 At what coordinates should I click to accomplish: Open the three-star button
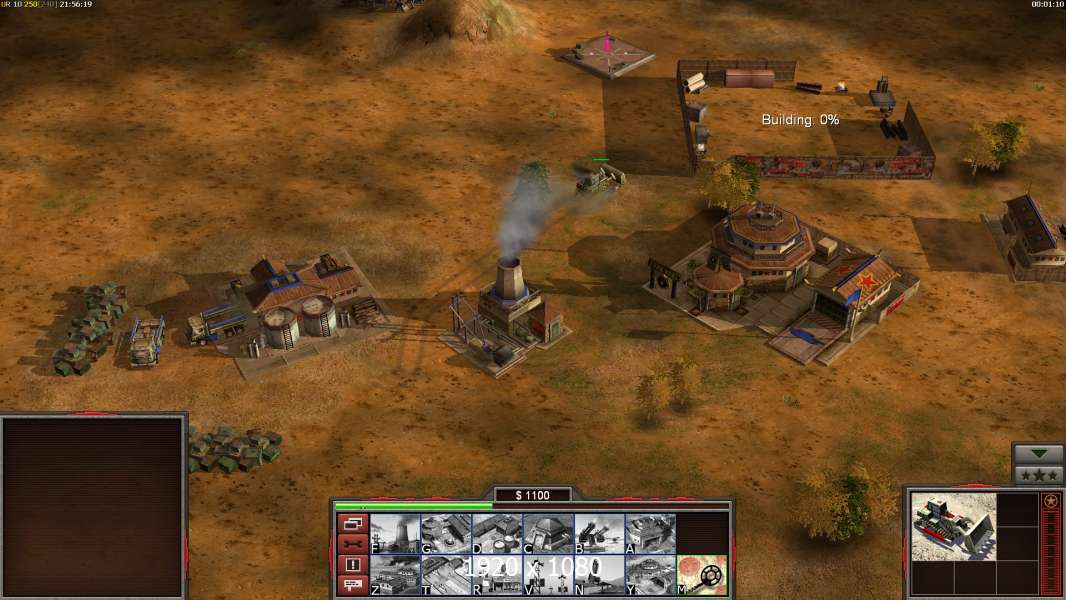pyautogui.click(x=1038, y=475)
